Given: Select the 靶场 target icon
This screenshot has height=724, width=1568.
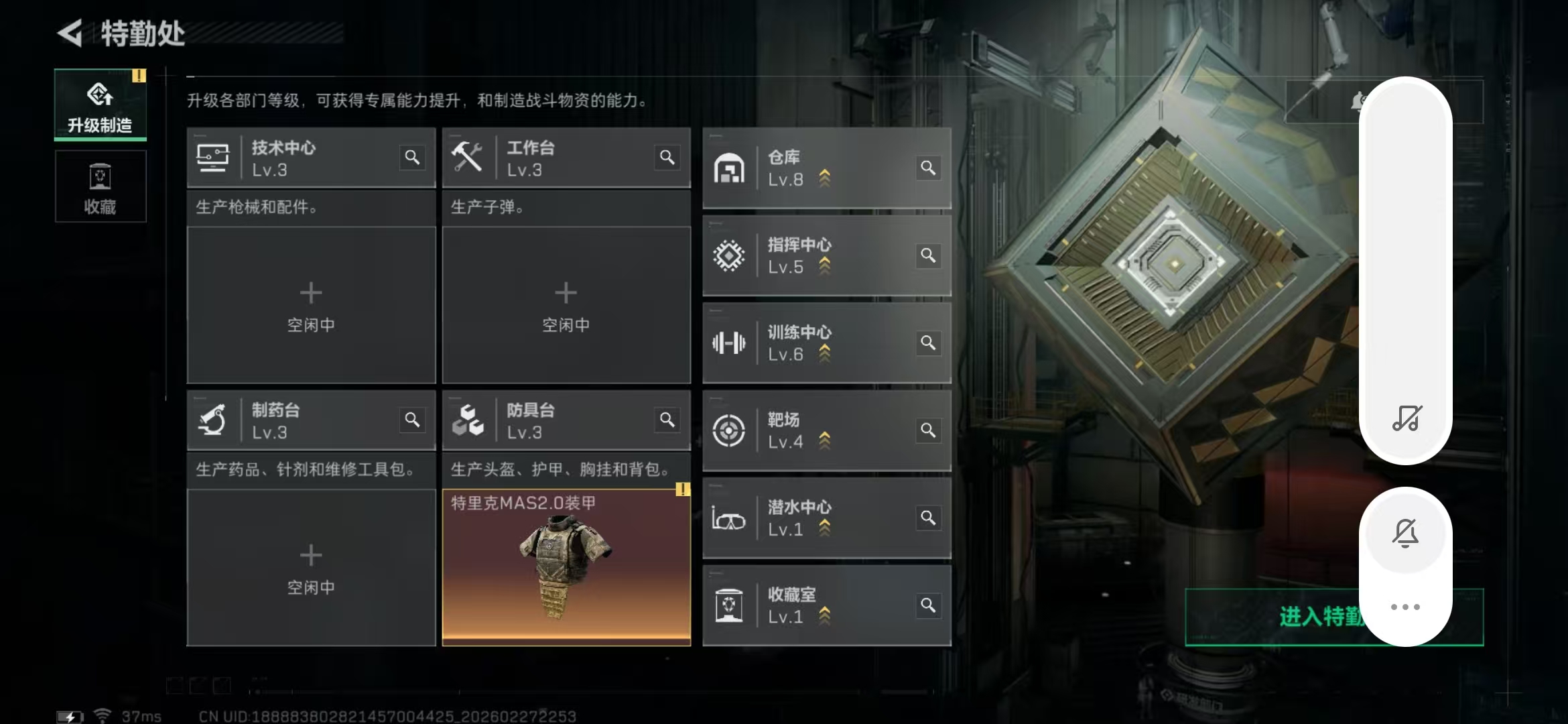Looking at the screenshot, I should 730,430.
